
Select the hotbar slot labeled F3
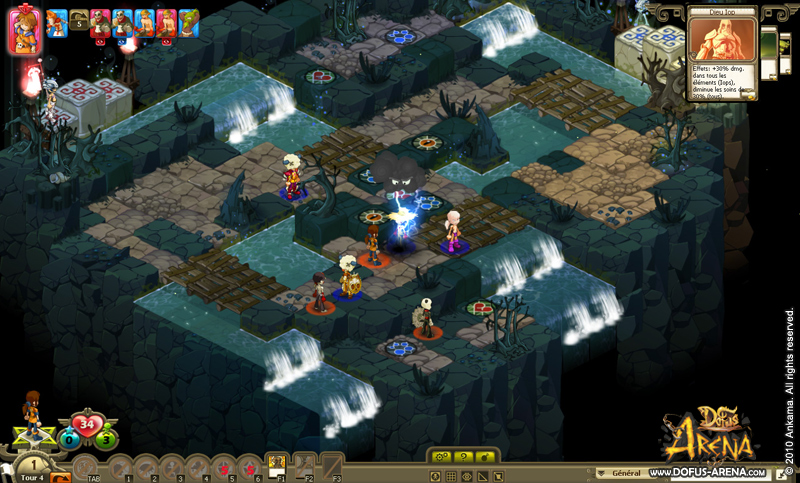[x=333, y=467]
